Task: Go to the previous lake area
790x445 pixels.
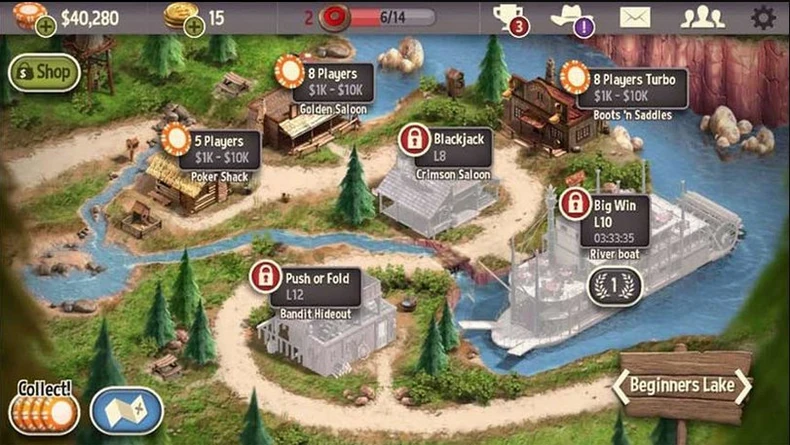Action: coord(622,387)
